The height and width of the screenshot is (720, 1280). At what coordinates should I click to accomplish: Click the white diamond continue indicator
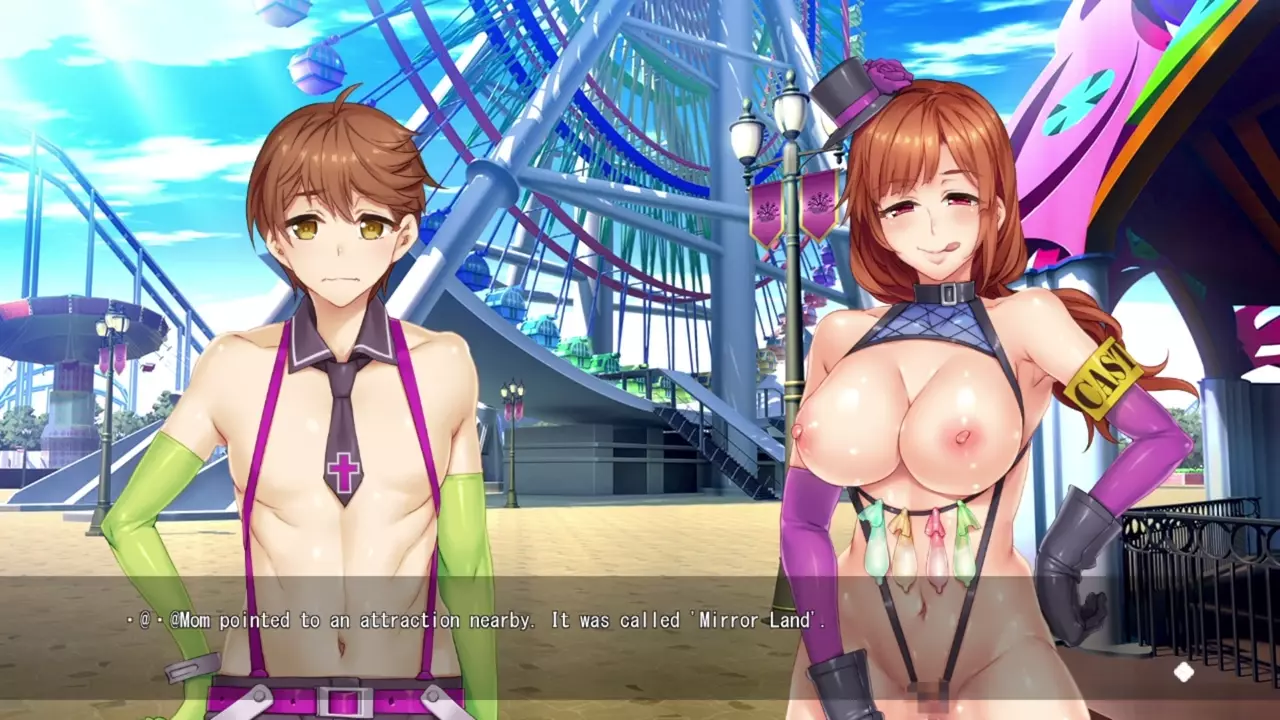[x=1183, y=672]
